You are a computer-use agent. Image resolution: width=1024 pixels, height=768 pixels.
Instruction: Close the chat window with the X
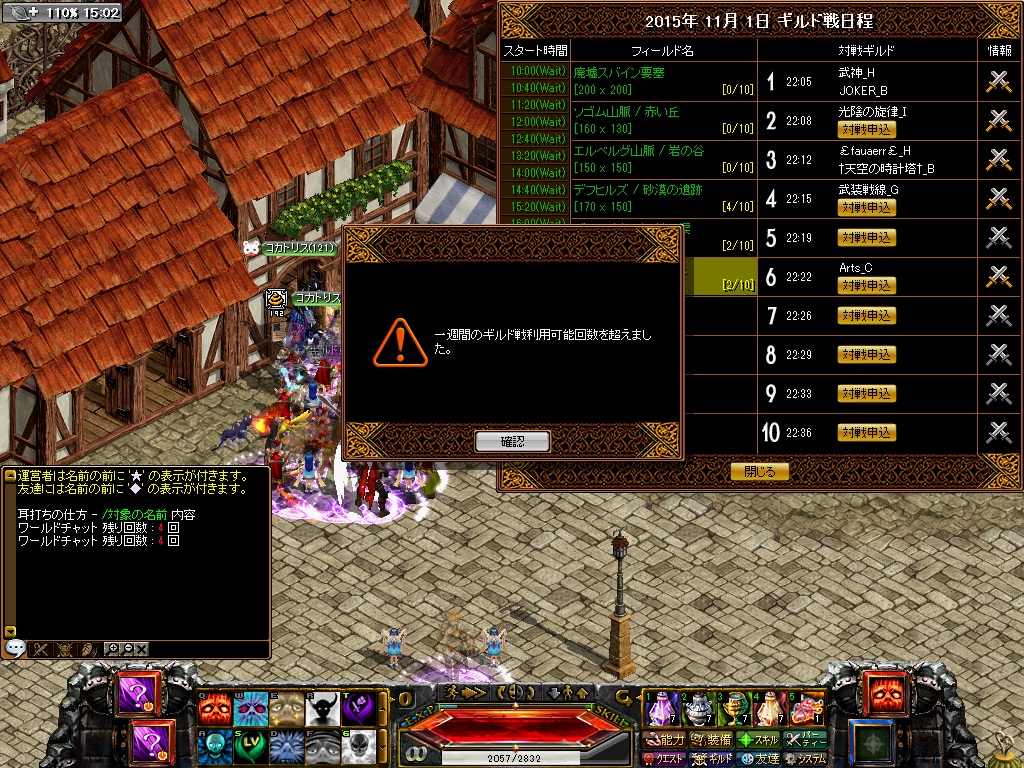click(142, 649)
